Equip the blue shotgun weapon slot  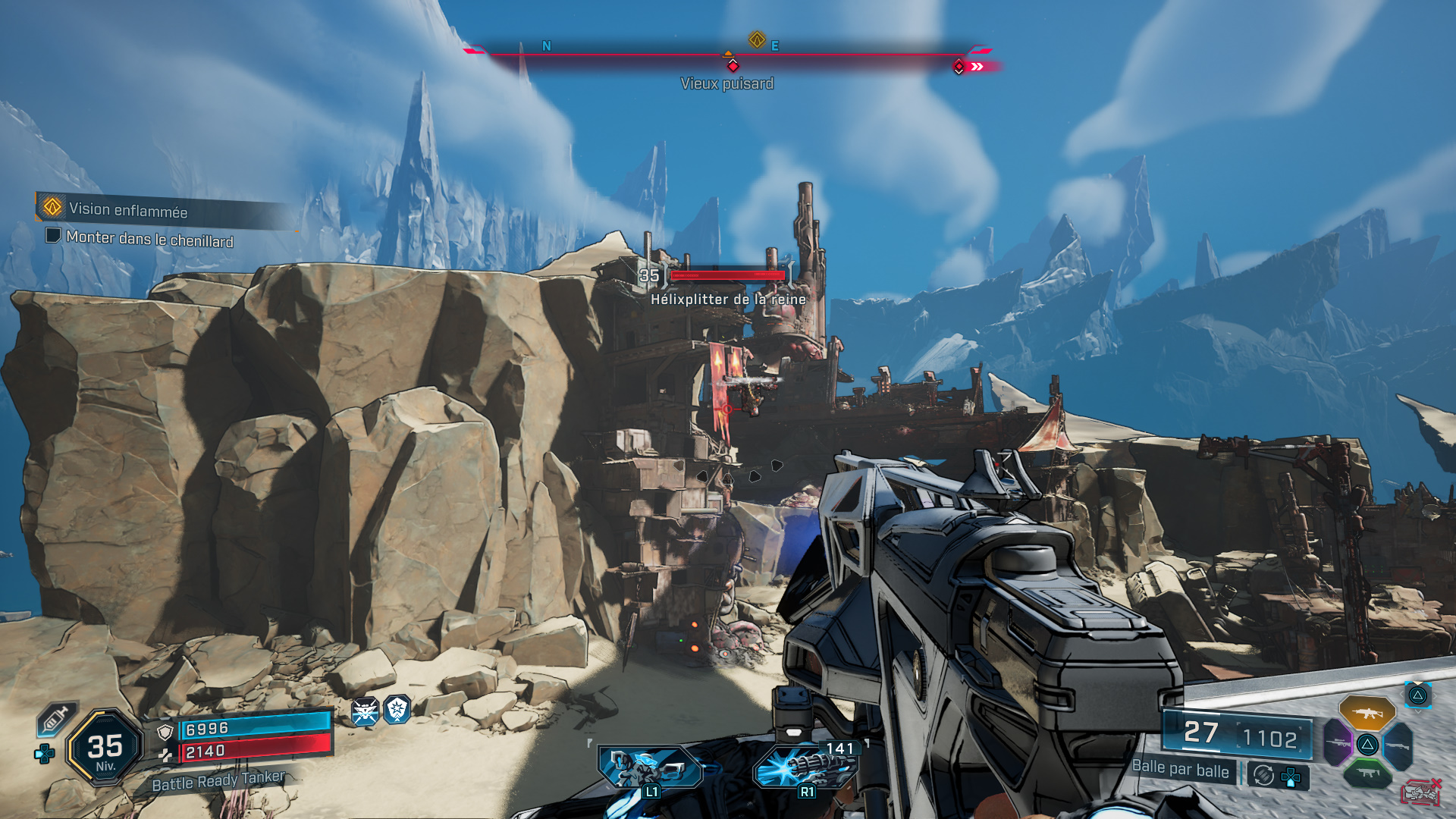click(1399, 745)
